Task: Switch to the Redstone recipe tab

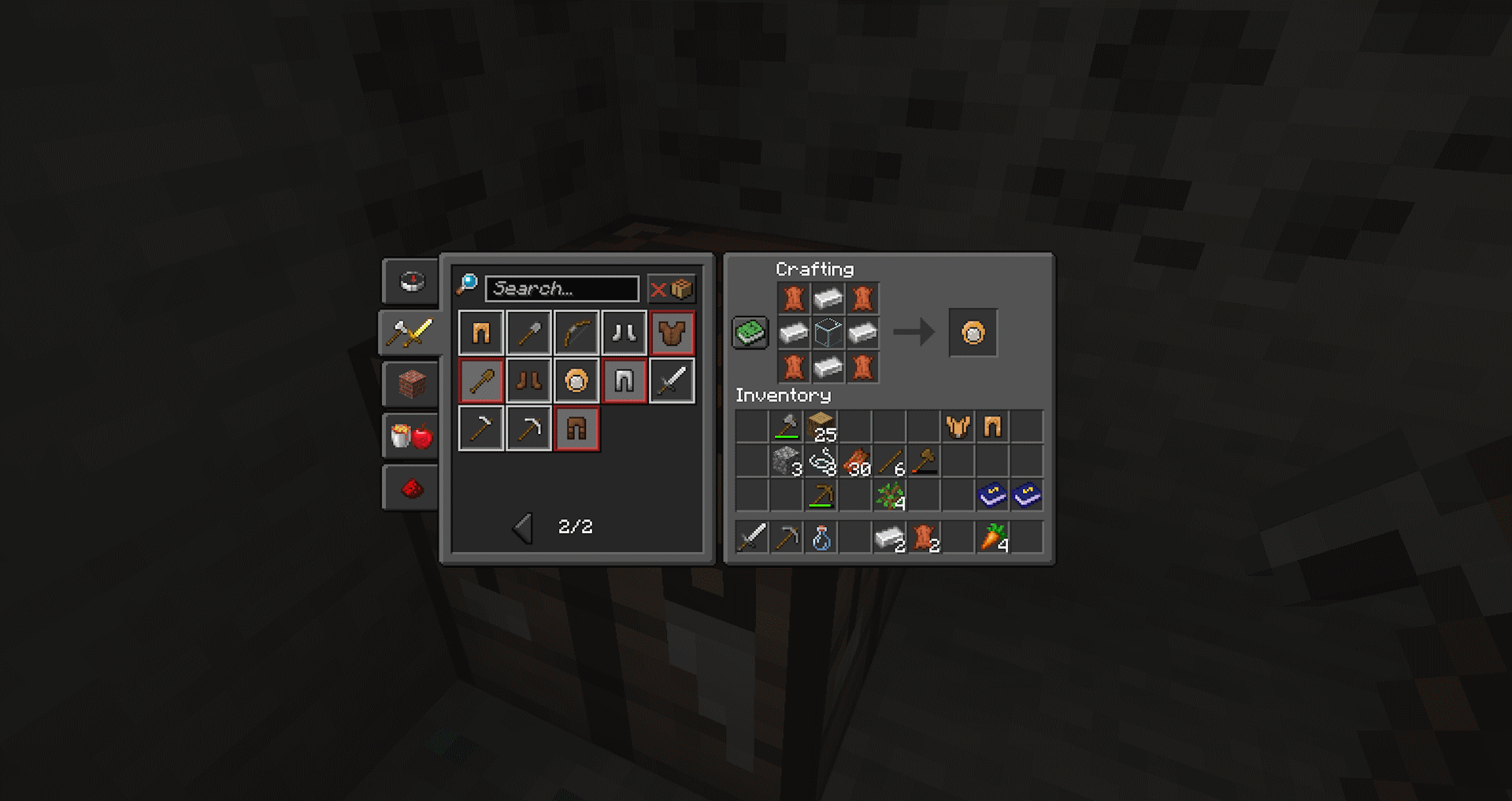Action: pyautogui.click(x=409, y=486)
